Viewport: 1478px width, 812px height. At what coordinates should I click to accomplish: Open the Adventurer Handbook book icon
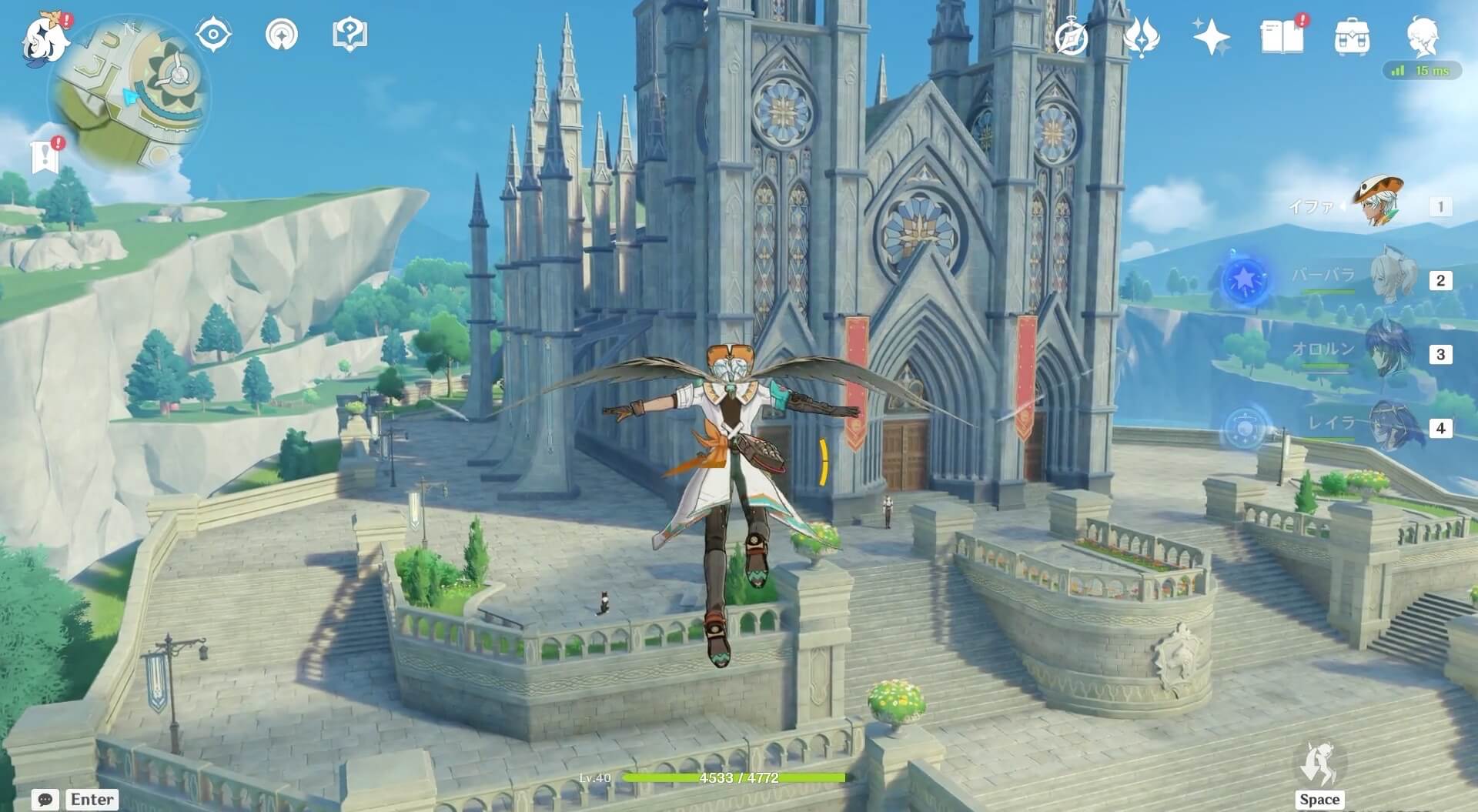1282,37
